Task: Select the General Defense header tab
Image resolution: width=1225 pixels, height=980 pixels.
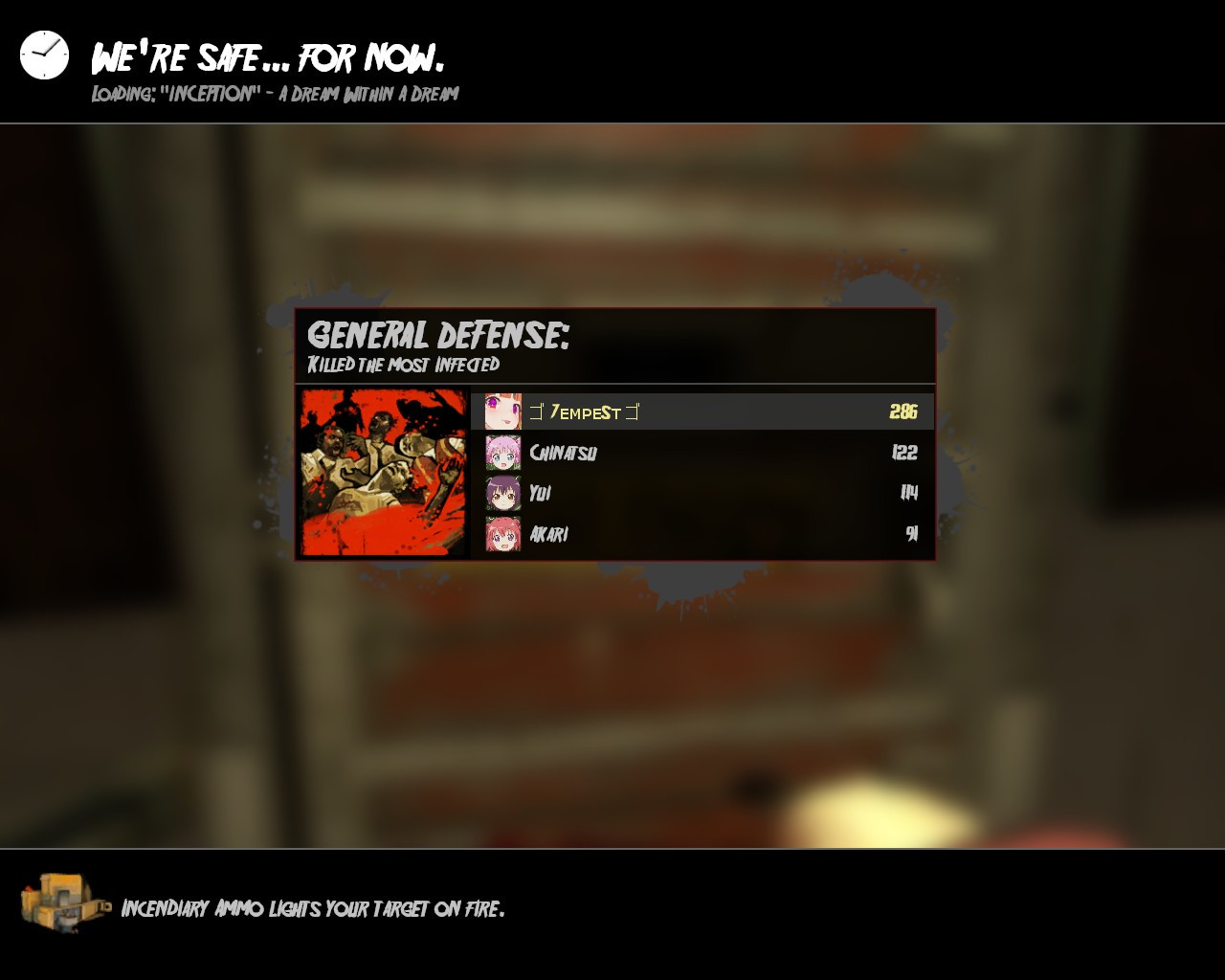Action: point(438,335)
